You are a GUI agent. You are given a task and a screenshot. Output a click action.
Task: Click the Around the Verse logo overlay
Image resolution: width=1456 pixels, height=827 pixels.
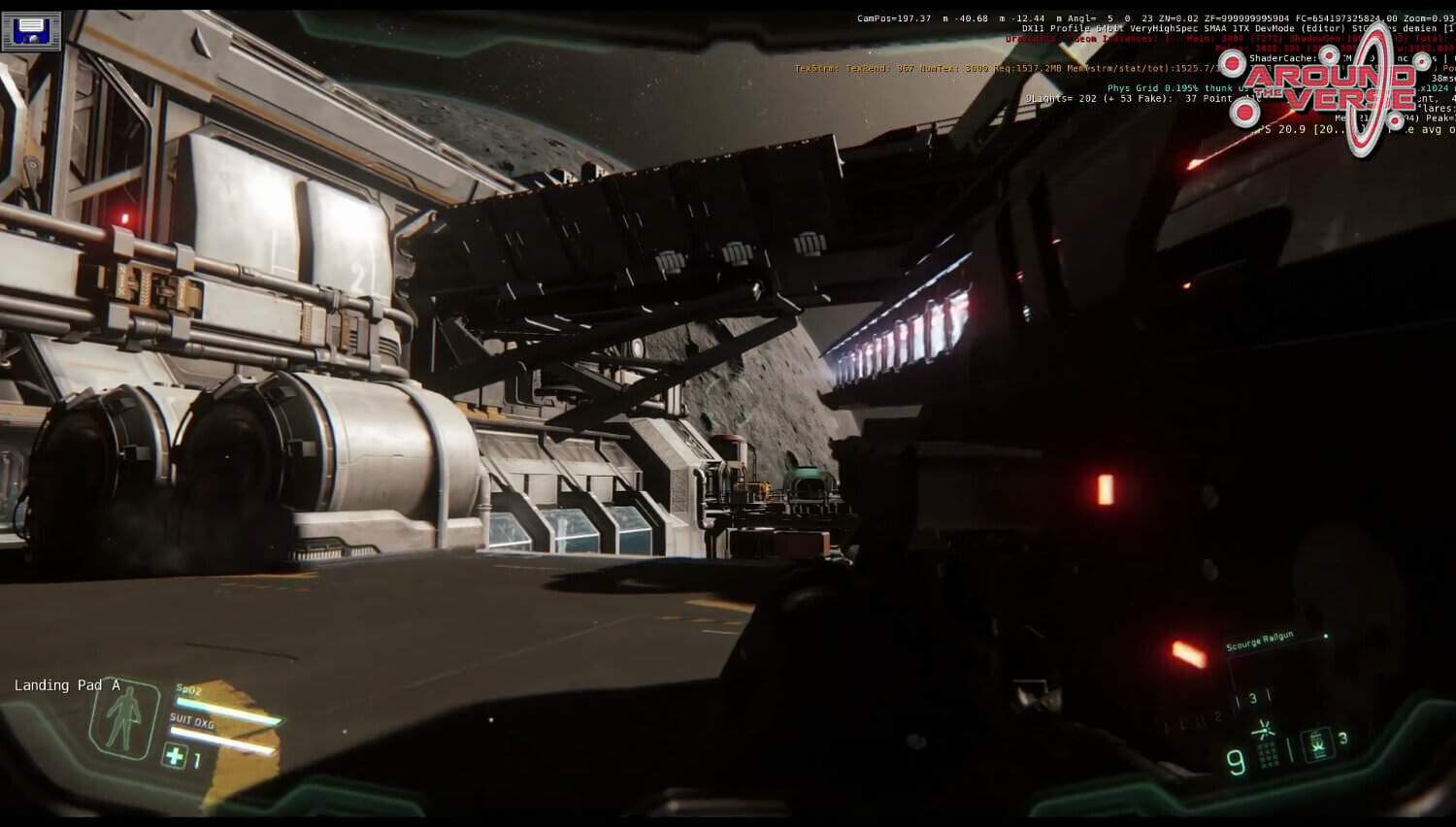[x=1331, y=87]
